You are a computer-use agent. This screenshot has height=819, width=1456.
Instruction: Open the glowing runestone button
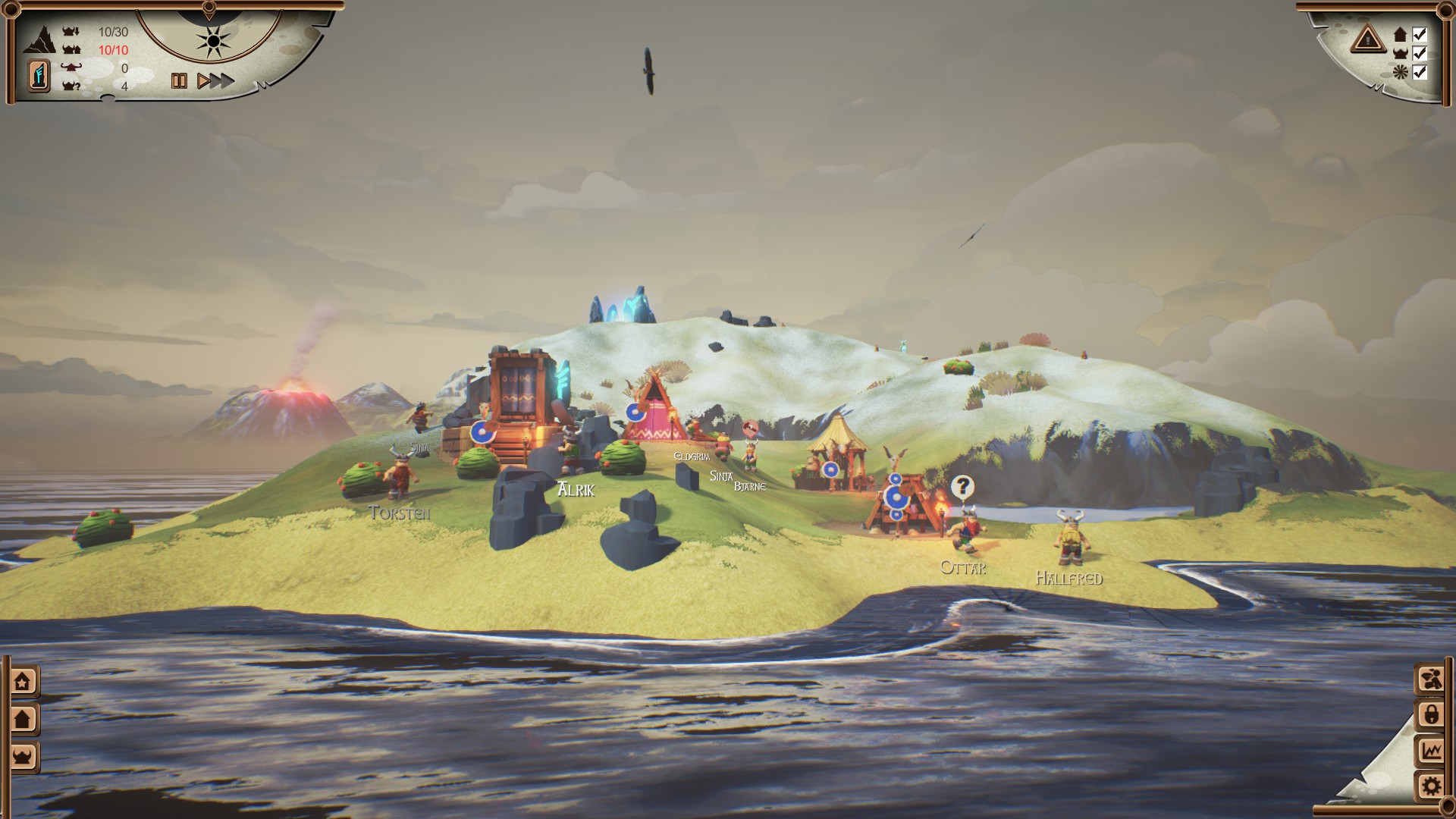(x=39, y=77)
